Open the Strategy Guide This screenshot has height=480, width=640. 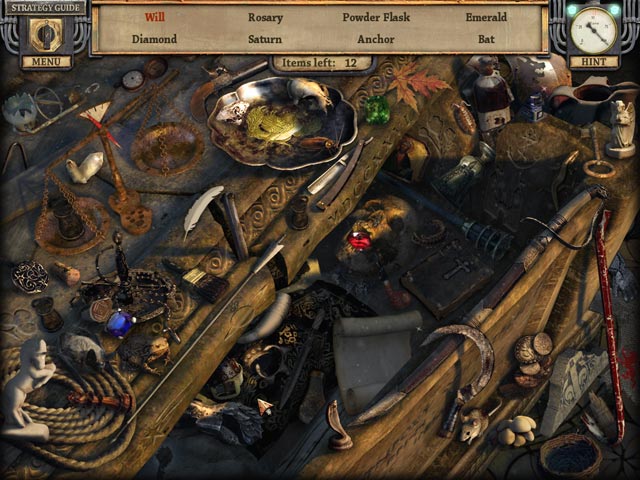click(44, 8)
